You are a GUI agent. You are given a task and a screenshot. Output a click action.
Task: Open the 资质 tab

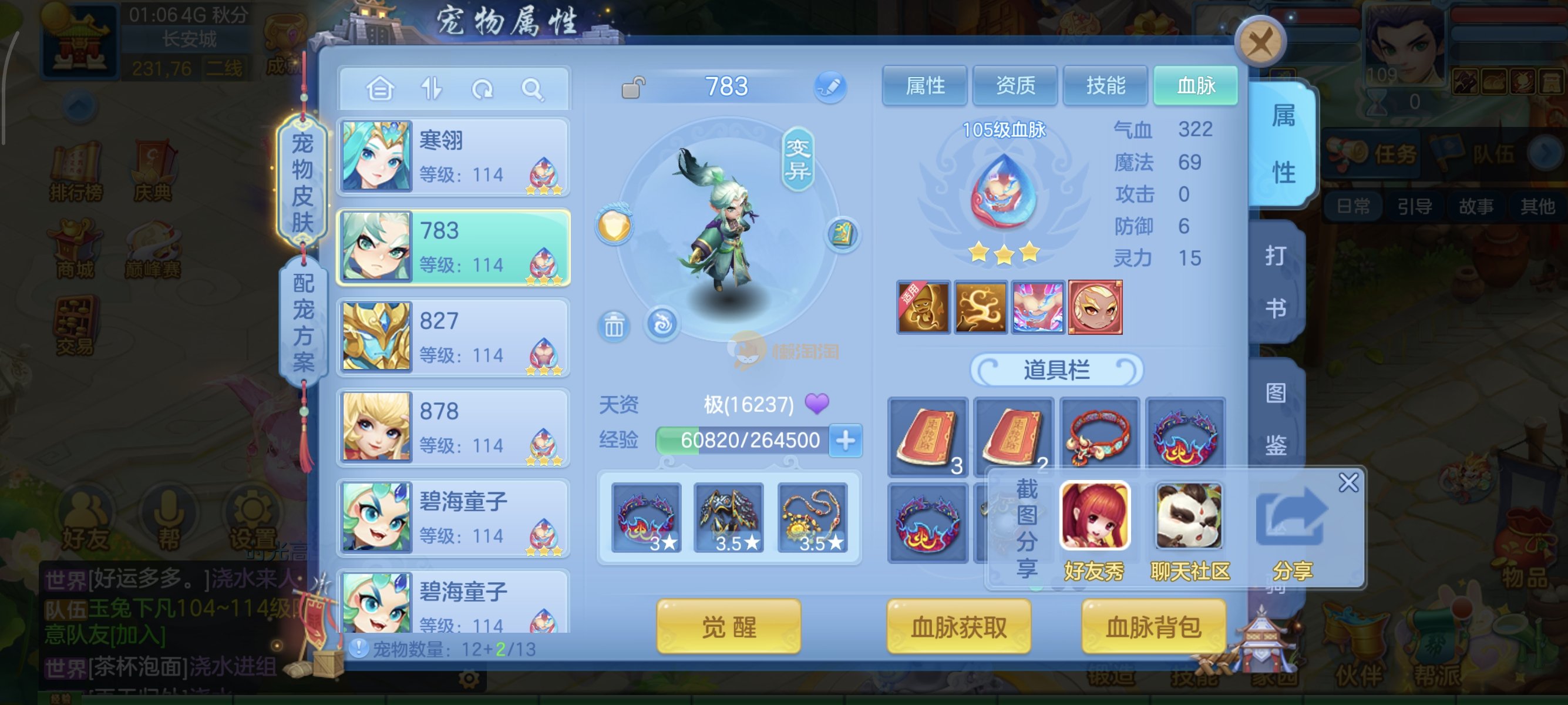coord(1015,86)
